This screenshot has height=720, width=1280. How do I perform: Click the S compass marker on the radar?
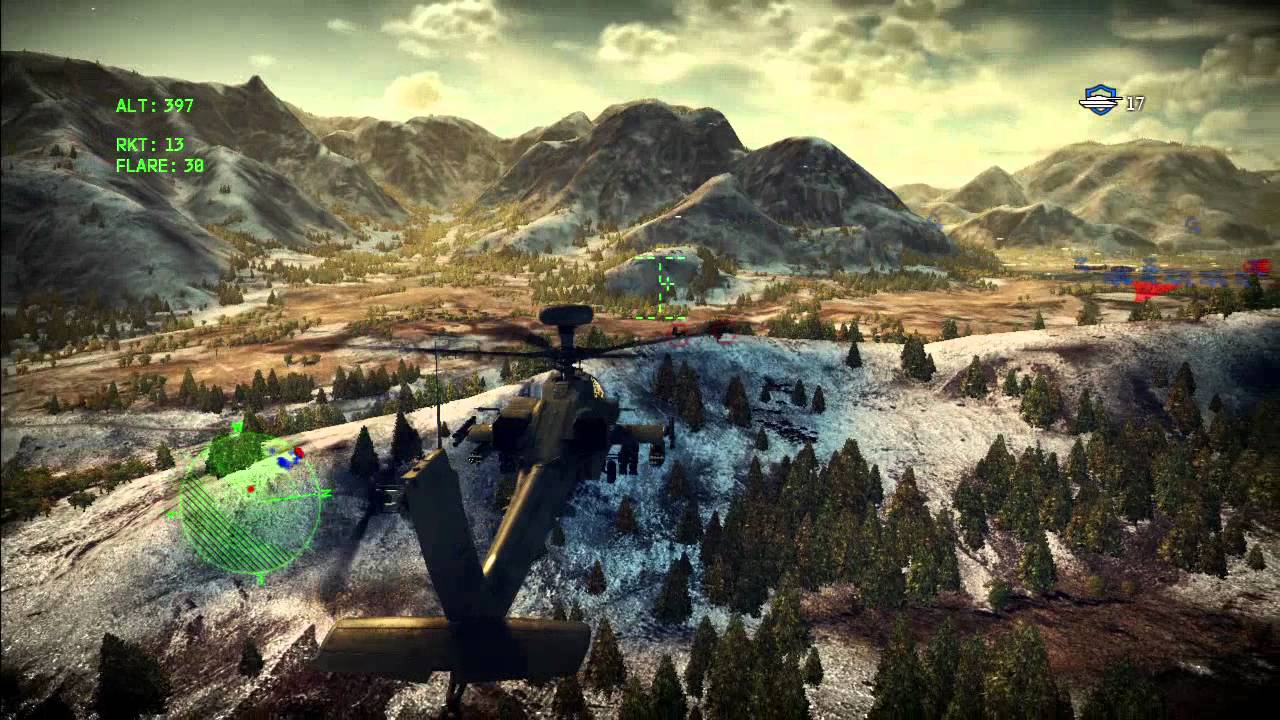pyautogui.click(x=260, y=578)
